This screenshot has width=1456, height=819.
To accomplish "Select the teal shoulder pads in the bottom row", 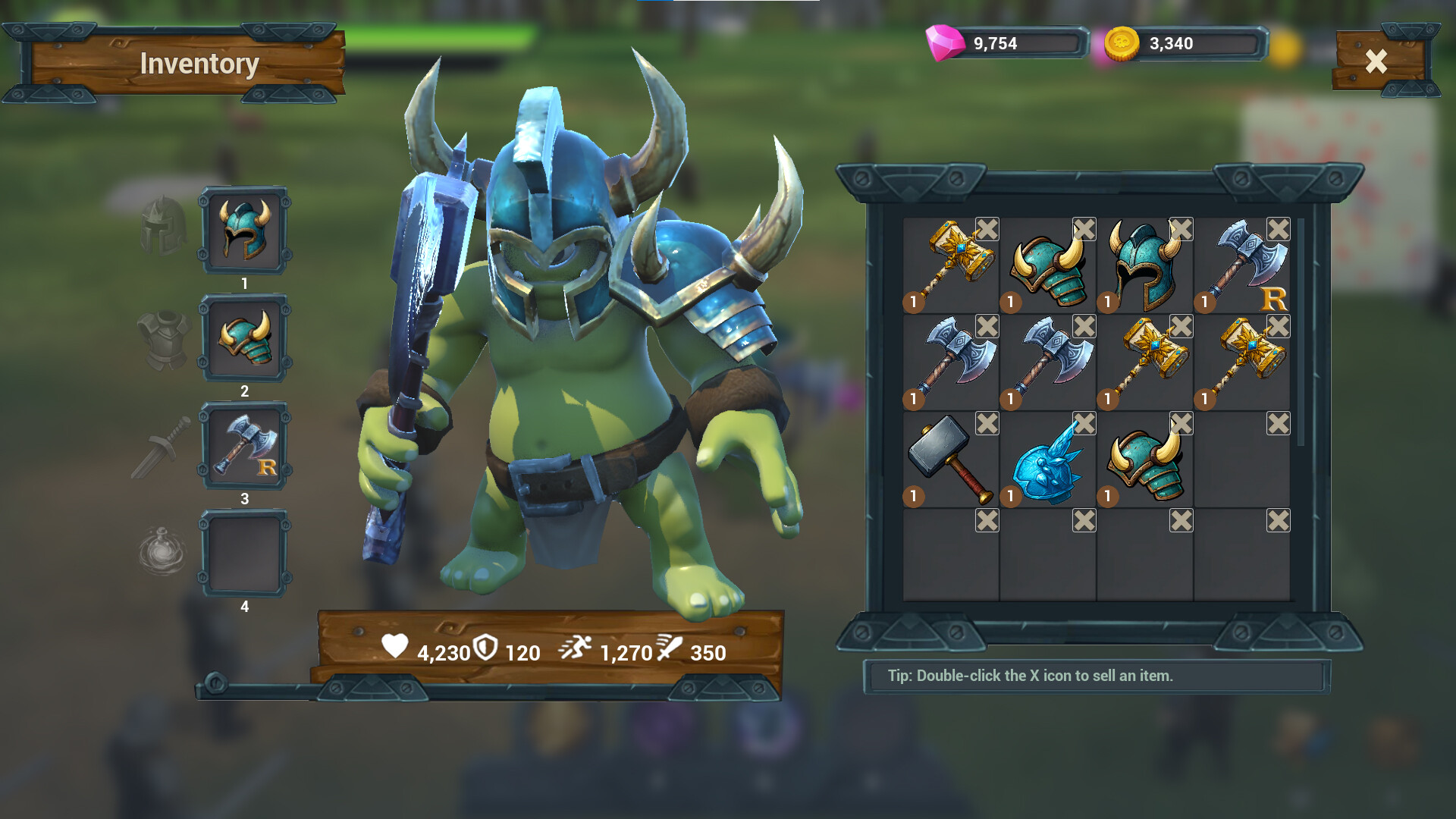I will [1144, 463].
